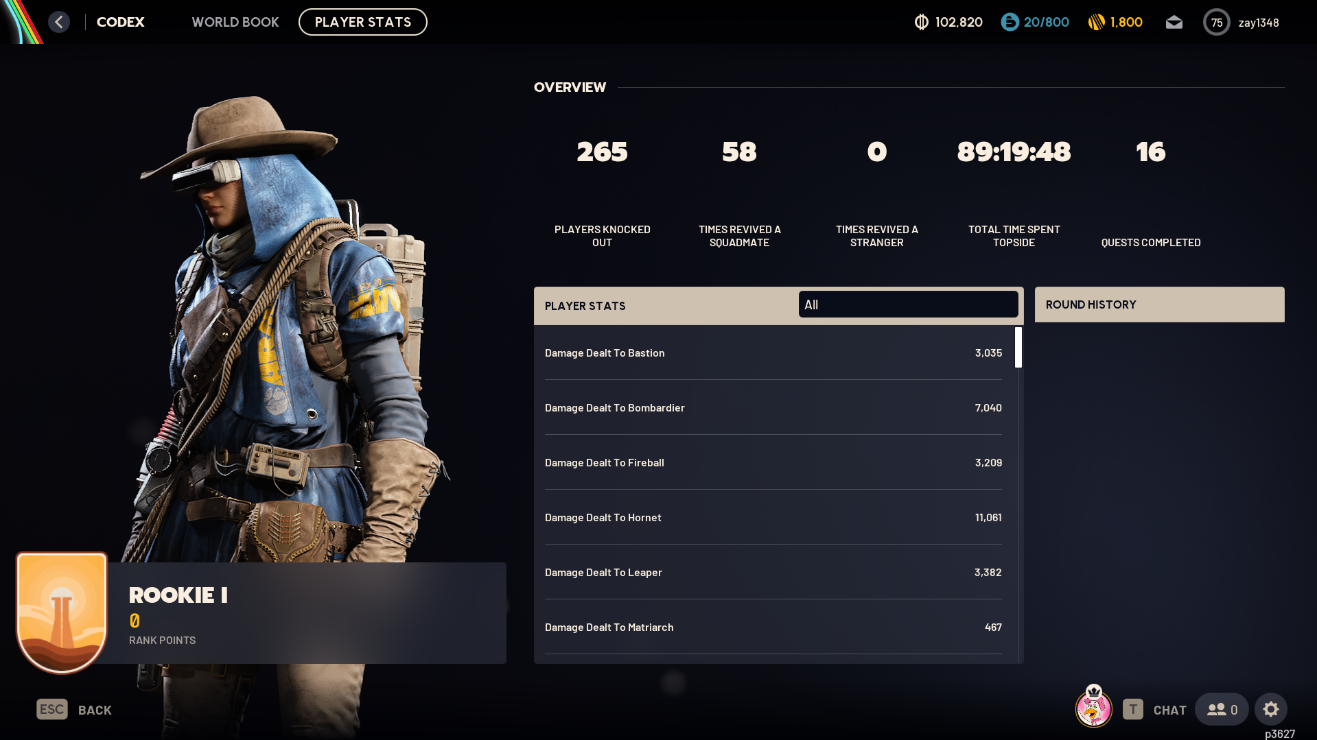
Task: Open the zay1348 player profile
Action: click(x=1242, y=22)
